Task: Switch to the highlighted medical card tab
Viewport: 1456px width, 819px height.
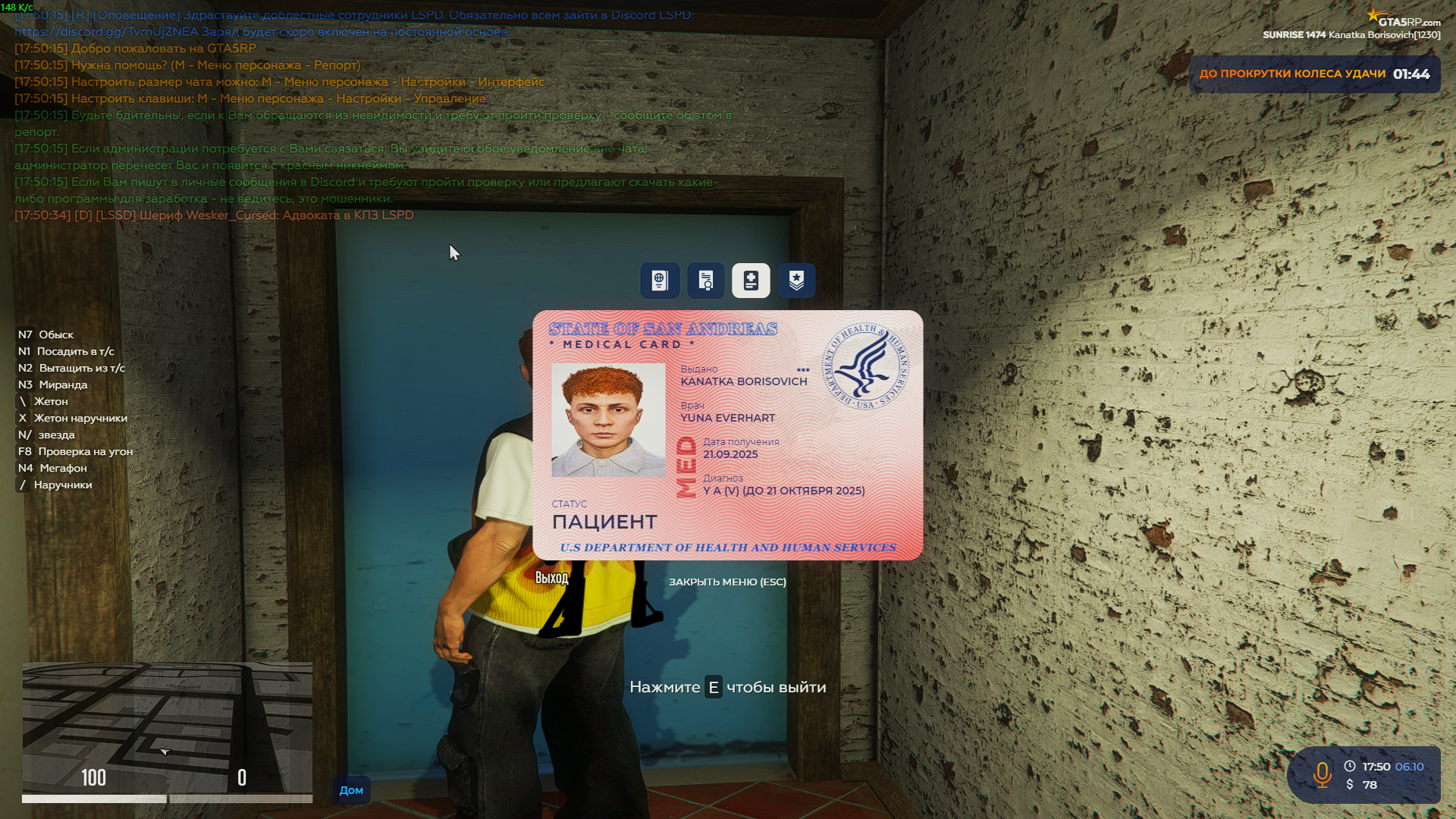Action: click(750, 280)
